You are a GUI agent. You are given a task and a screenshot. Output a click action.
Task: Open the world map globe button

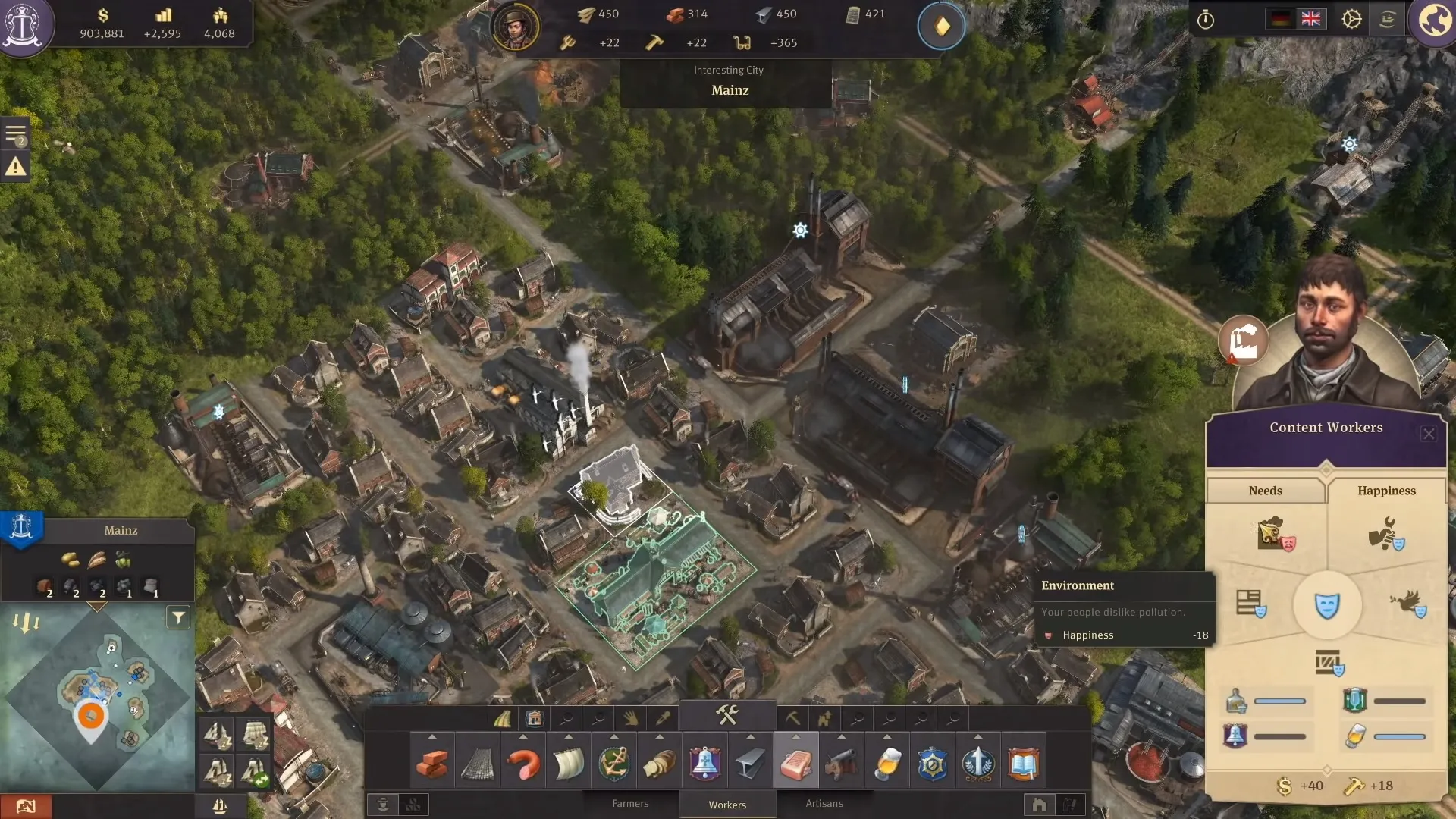point(1435,20)
